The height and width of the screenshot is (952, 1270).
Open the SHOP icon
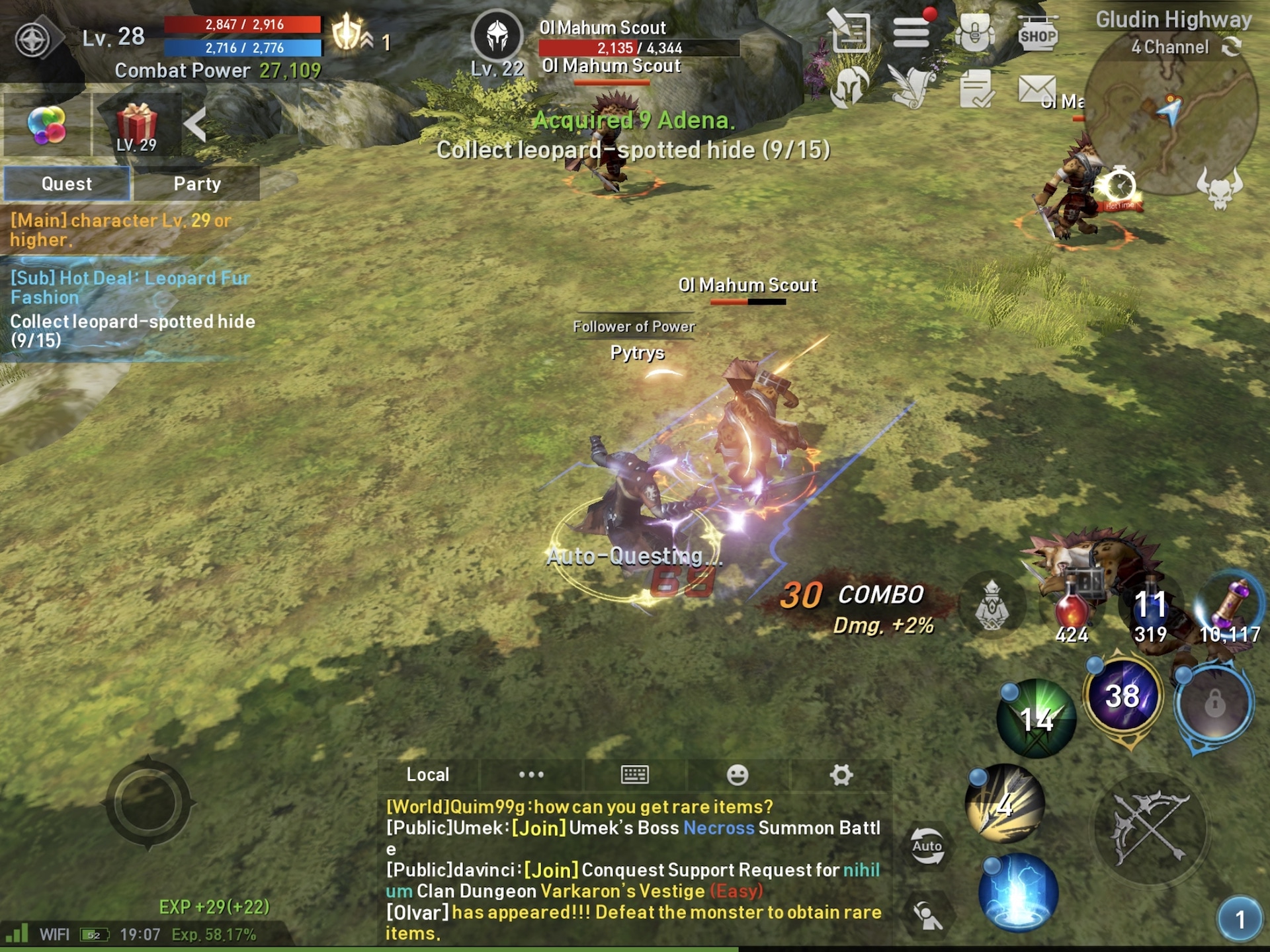coord(1037,33)
